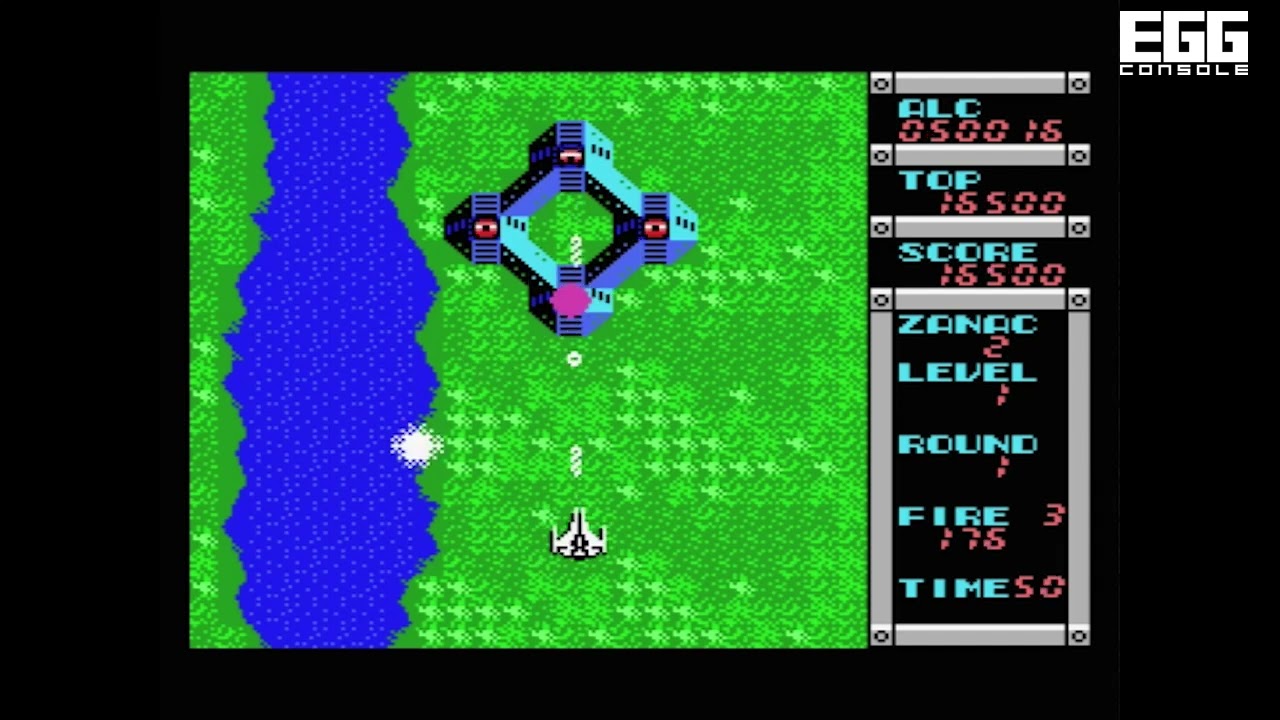Click the gray panel bar above ALC

pyautogui.click(x=980, y=84)
